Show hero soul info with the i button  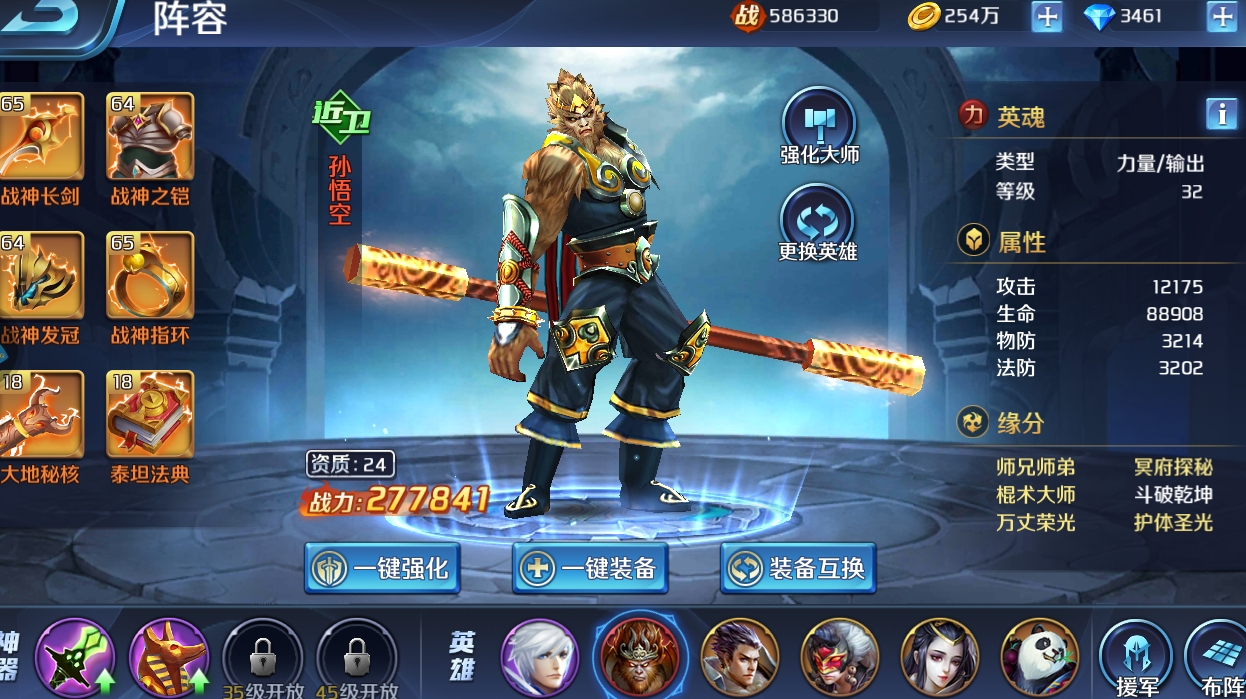[1221, 114]
